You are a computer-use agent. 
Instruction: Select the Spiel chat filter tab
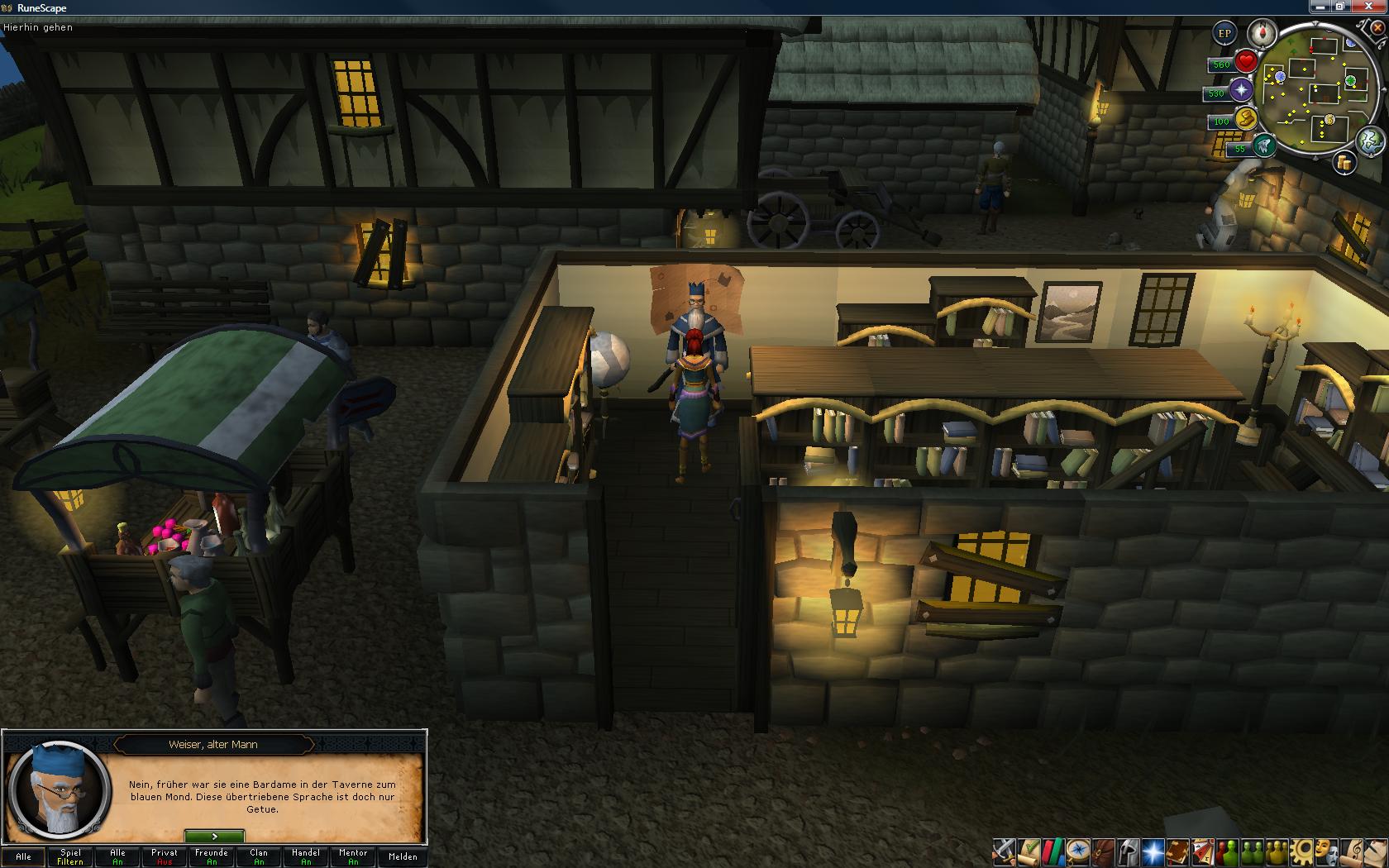[x=70, y=856]
